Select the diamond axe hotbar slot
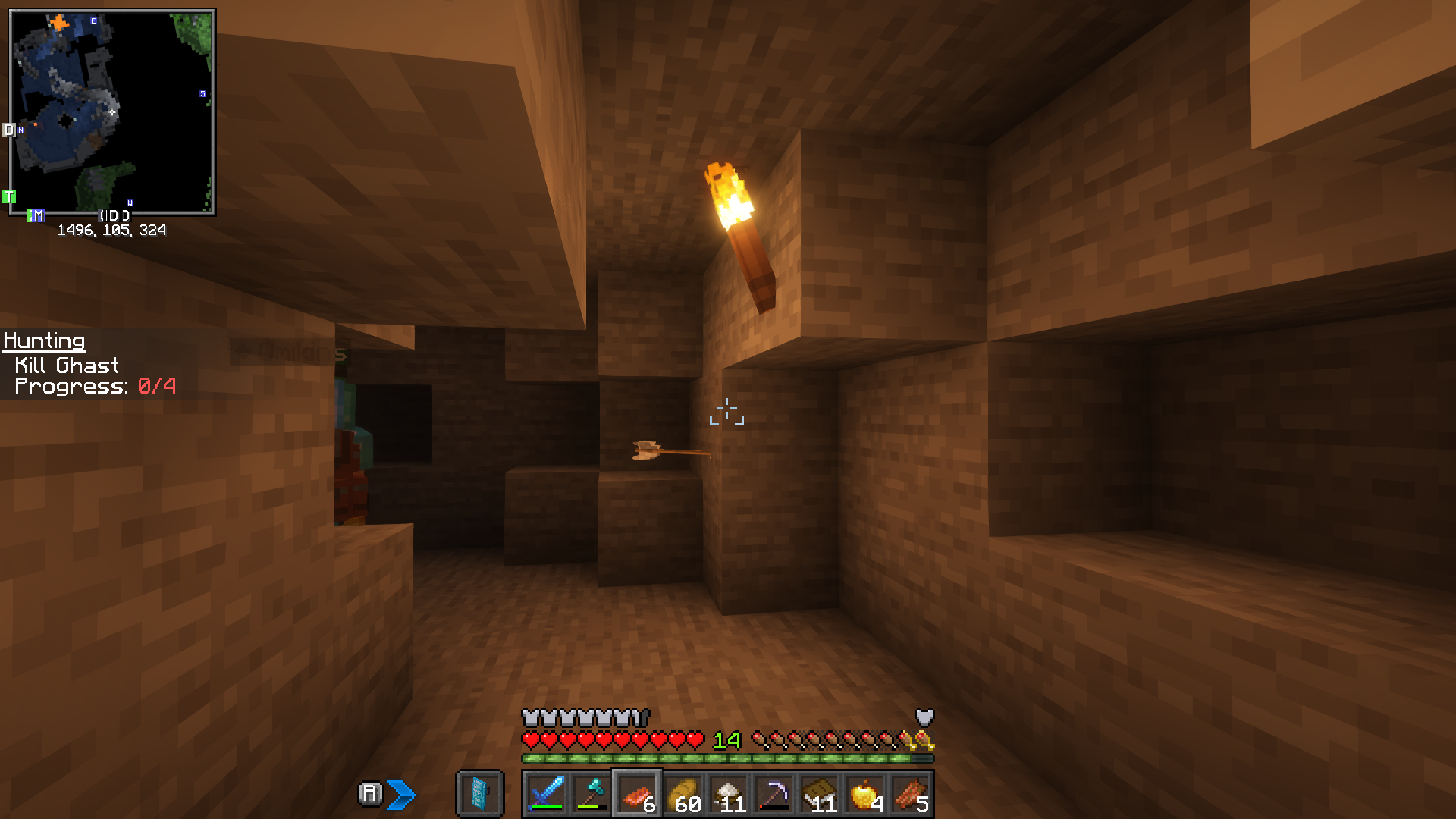1456x819 pixels. click(591, 794)
